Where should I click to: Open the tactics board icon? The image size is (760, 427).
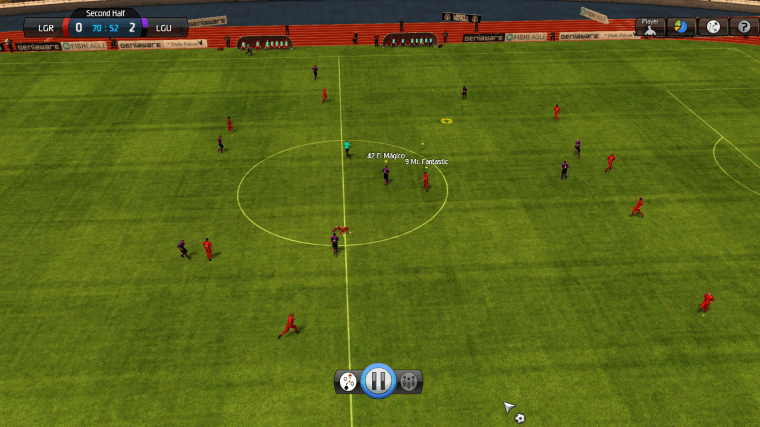click(713, 27)
